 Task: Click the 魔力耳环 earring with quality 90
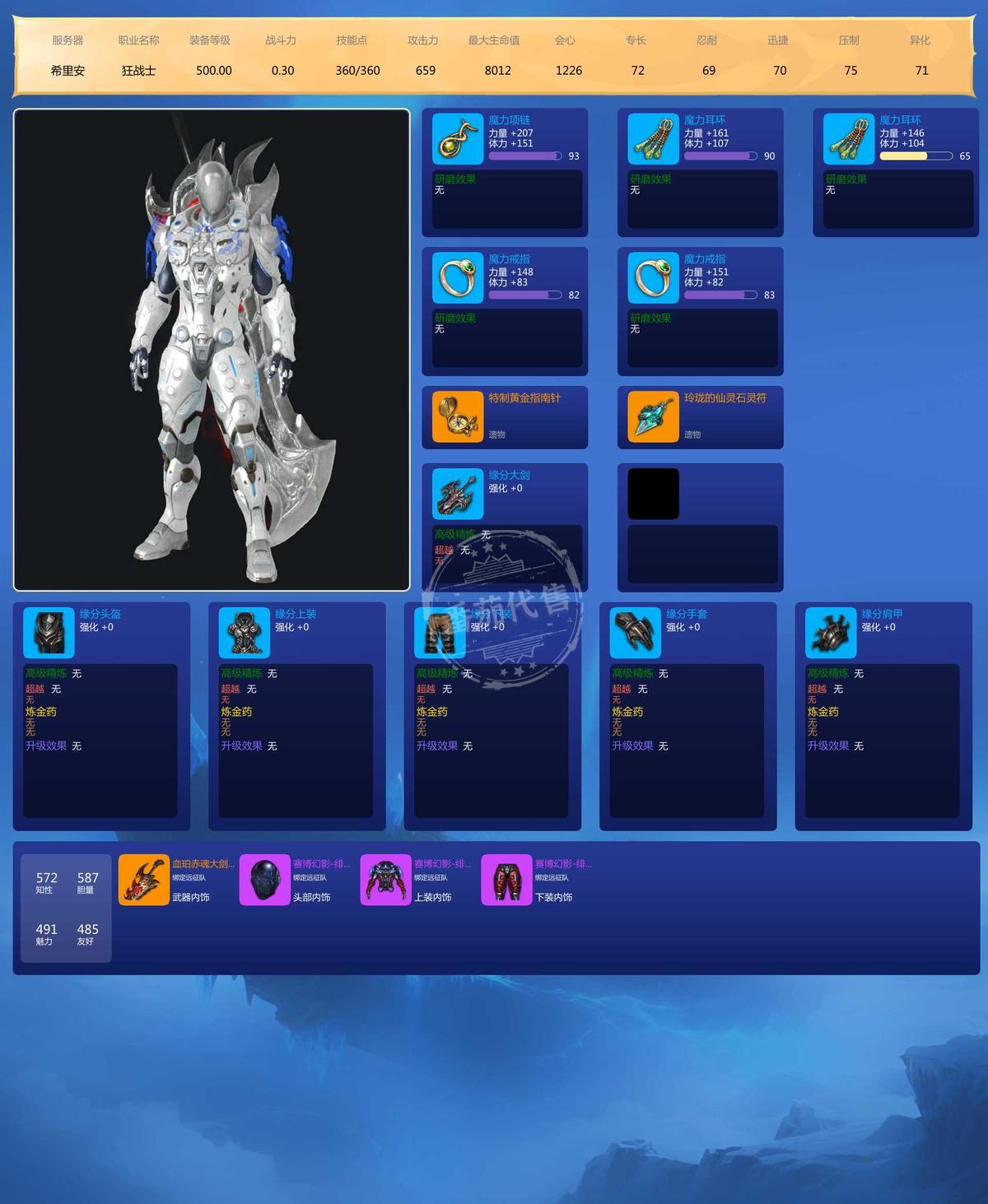tap(653, 139)
